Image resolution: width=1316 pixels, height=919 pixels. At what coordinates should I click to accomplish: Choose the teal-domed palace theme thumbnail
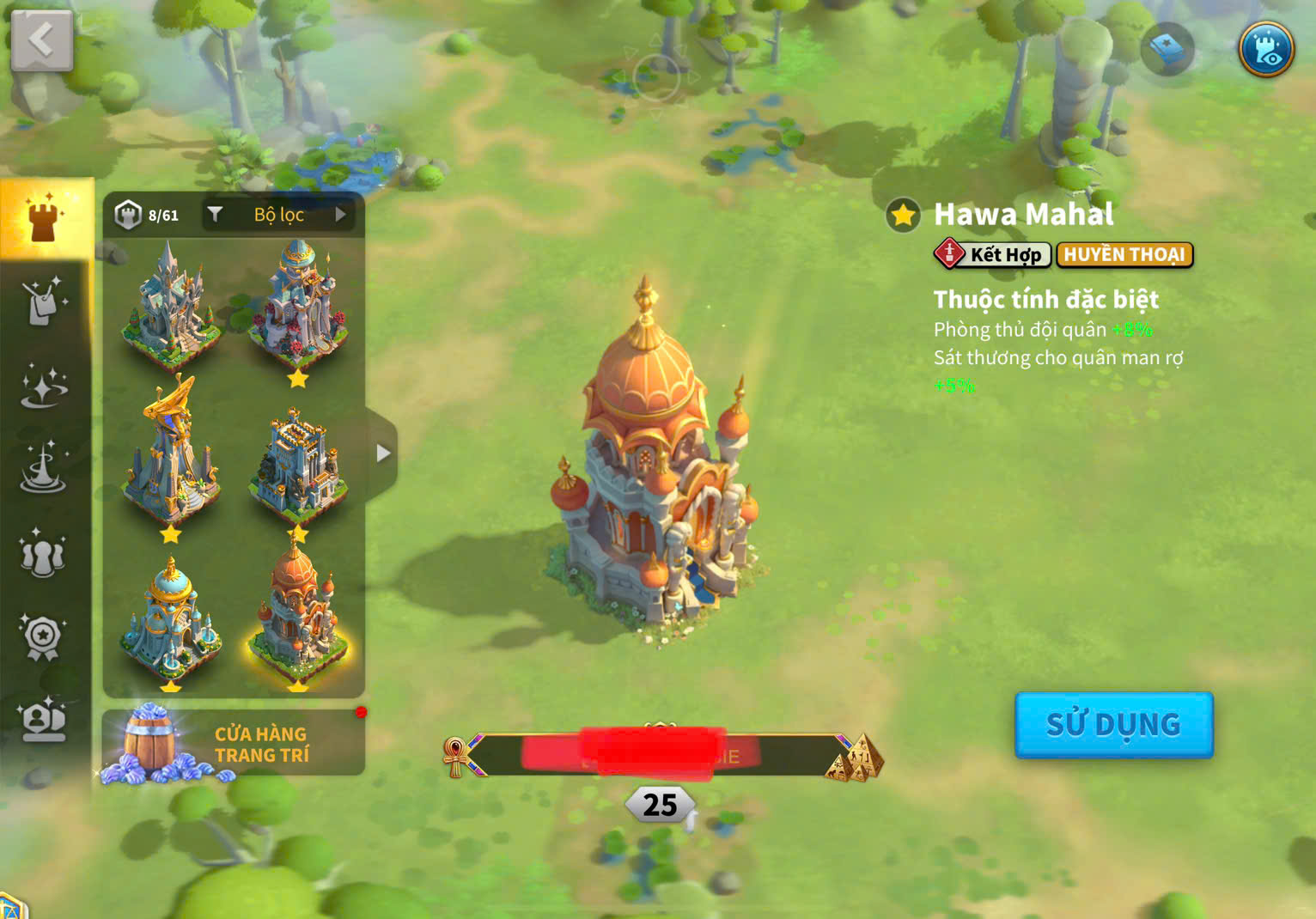(x=171, y=618)
